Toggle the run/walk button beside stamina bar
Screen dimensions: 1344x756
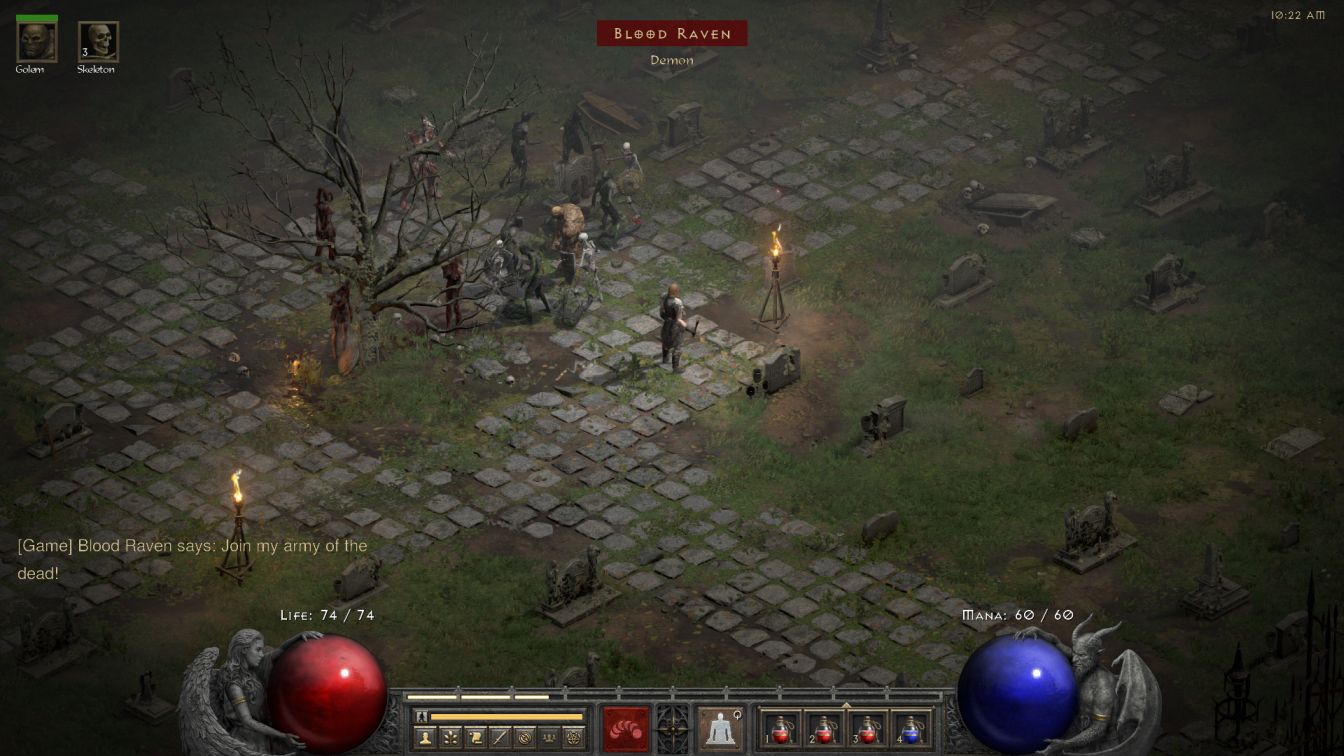pyautogui.click(x=422, y=716)
